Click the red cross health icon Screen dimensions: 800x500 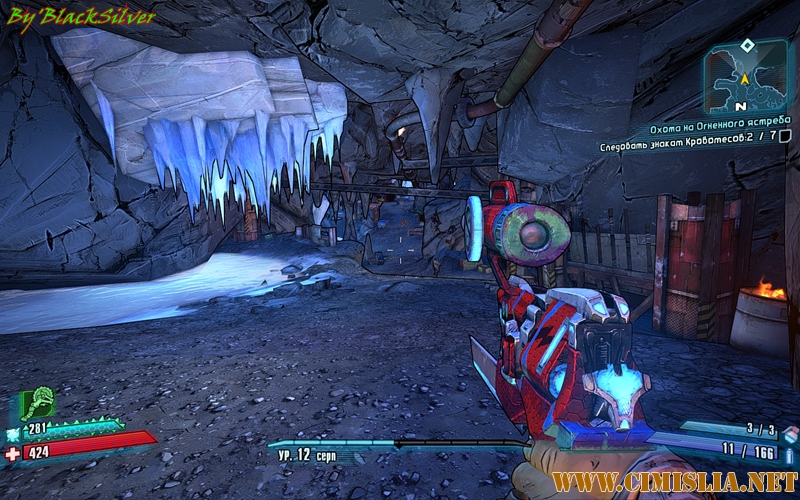13,453
